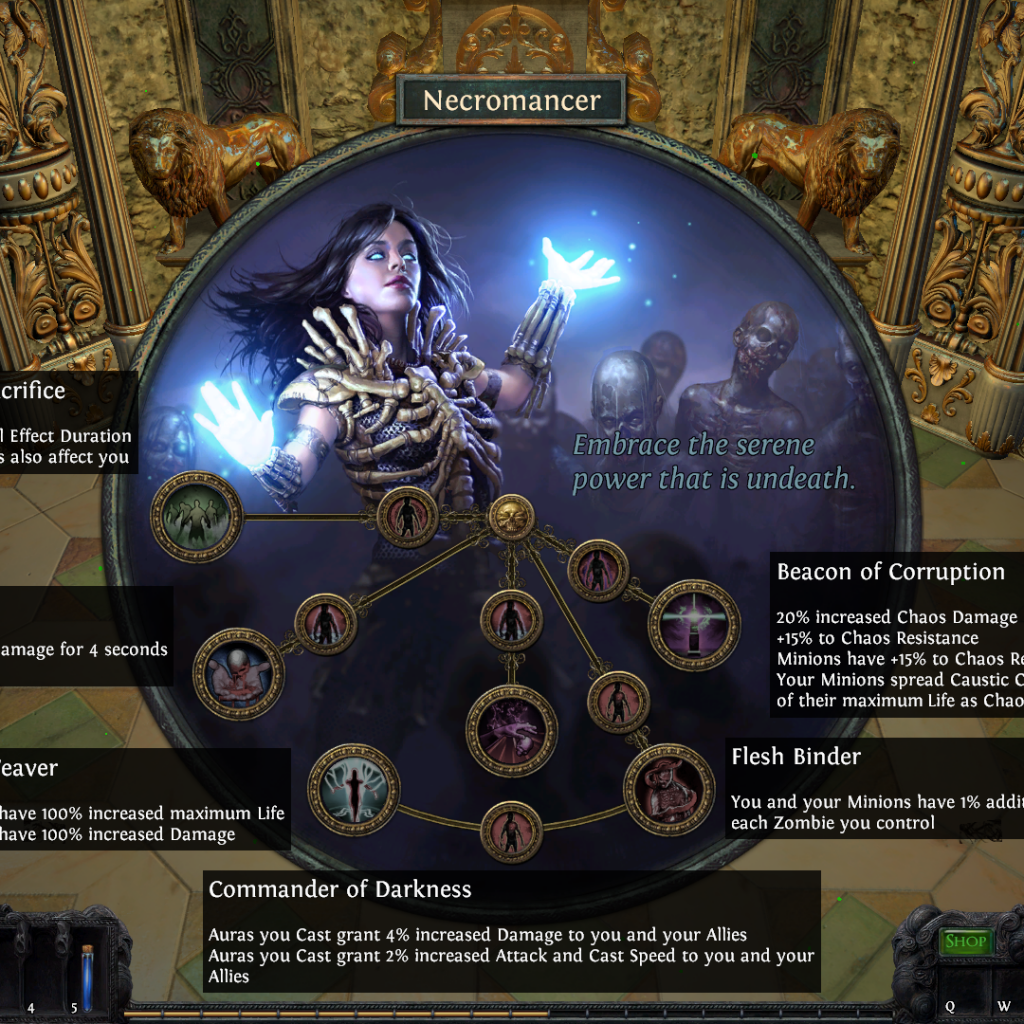The width and height of the screenshot is (1024, 1024).
Task: Allocate the central purple Commander of Darkness node
Action: (x=511, y=731)
